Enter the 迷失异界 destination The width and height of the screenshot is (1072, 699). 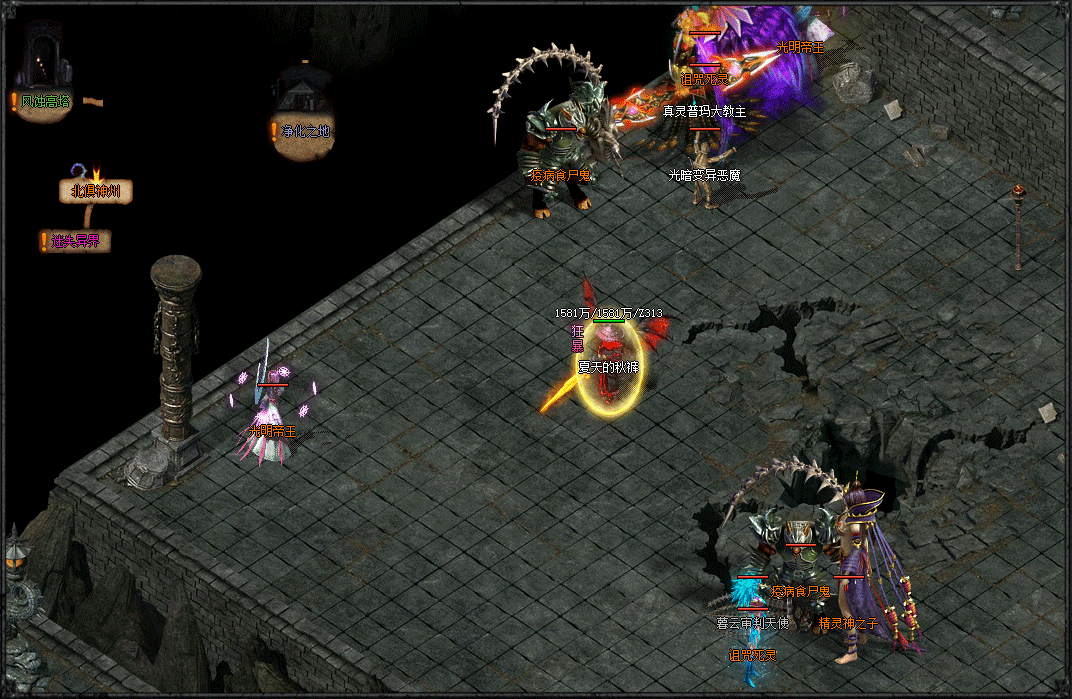pos(76,241)
